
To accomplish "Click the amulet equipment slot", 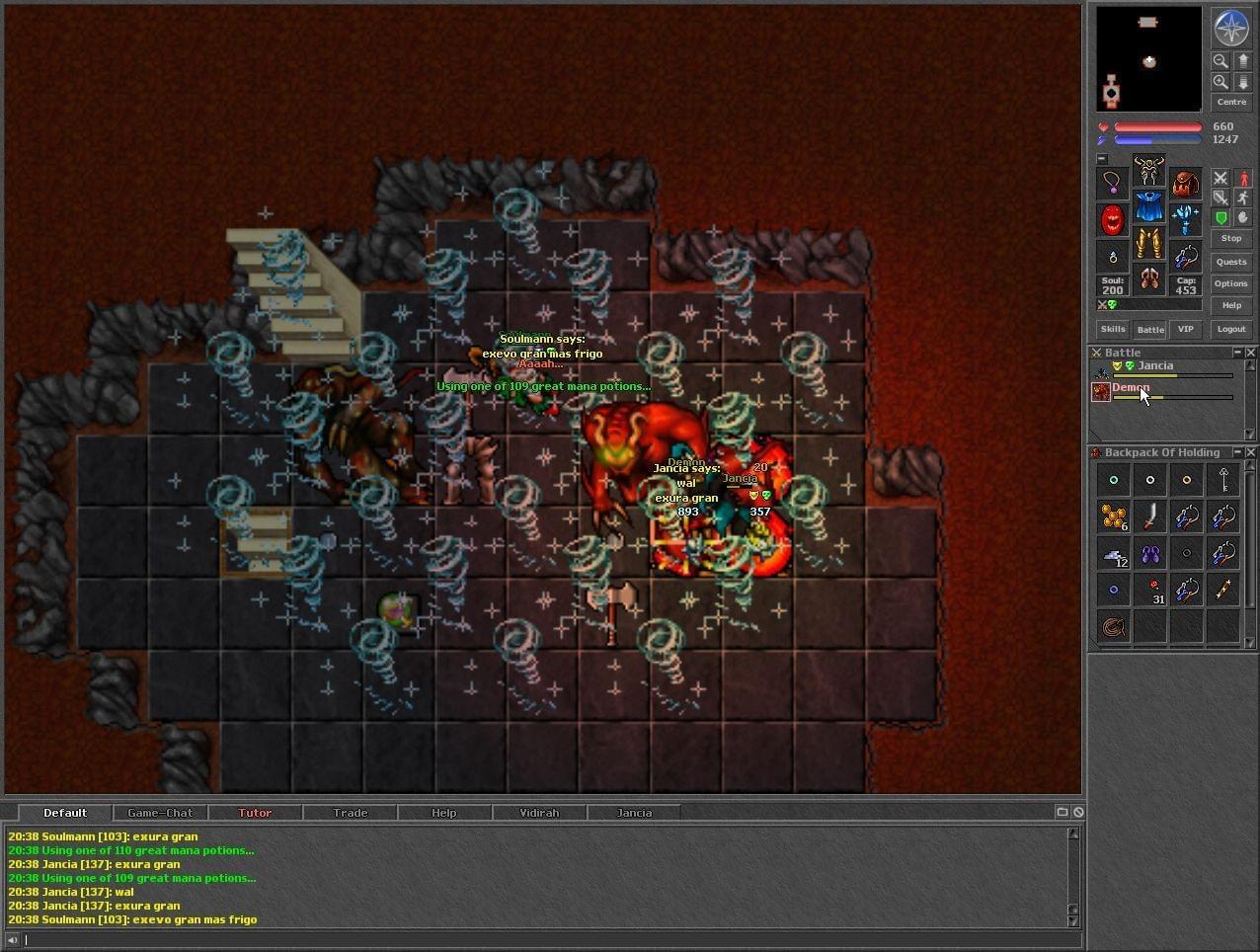I will [x=1113, y=183].
